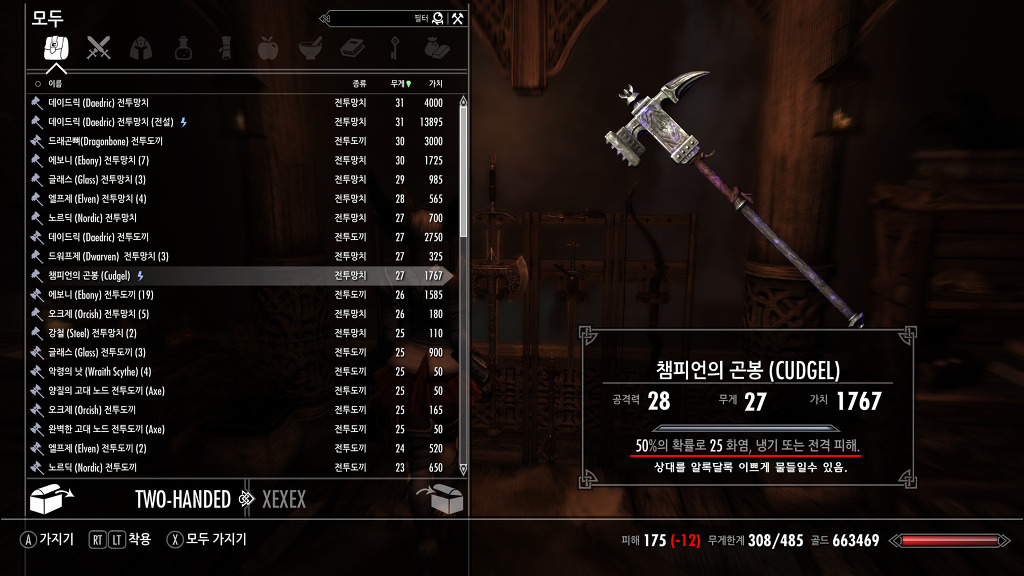Sort the list by the 가치 column
The width and height of the screenshot is (1024, 576).
click(x=435, y=84)
